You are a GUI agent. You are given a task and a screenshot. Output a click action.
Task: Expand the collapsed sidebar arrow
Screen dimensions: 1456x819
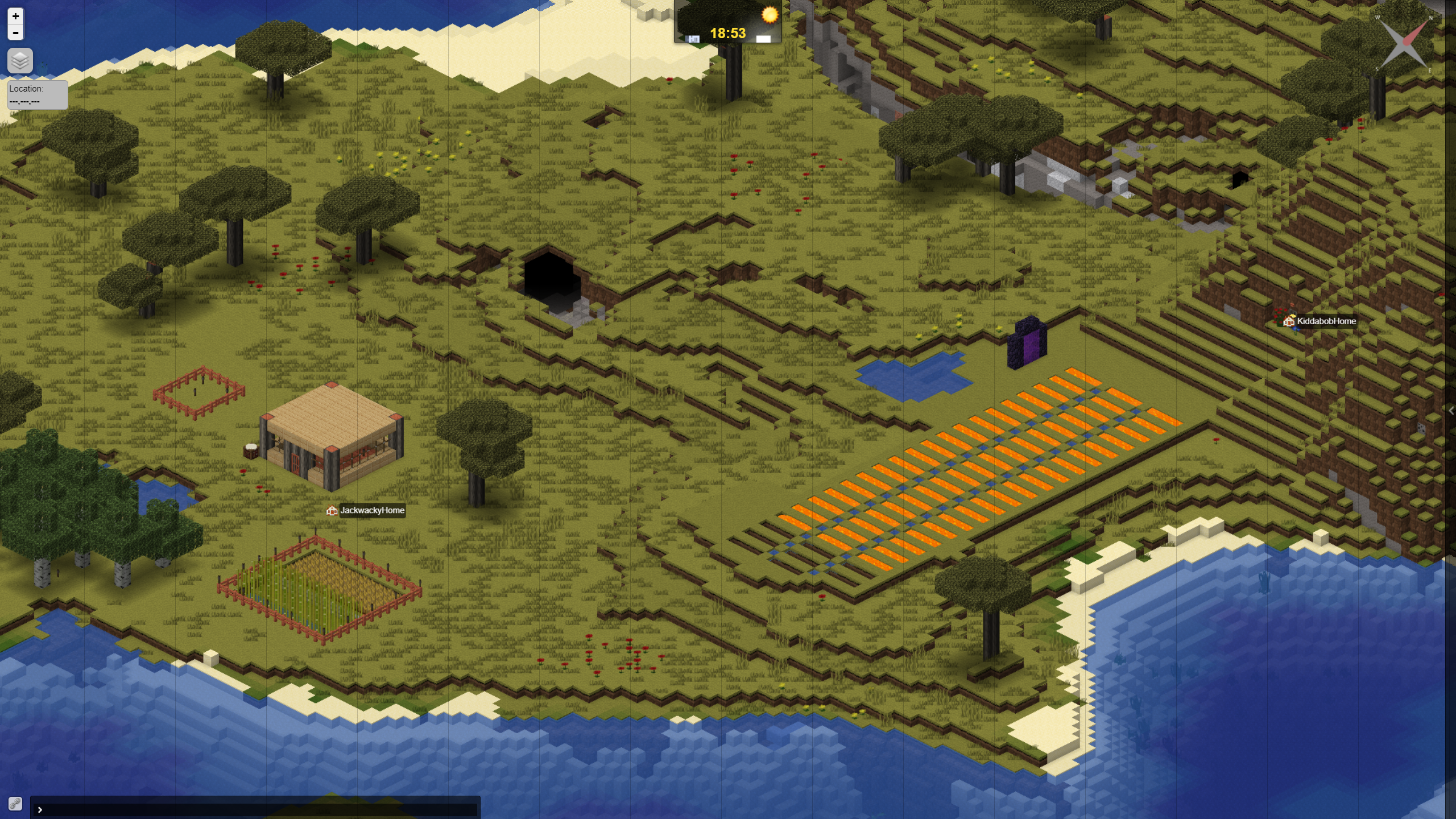pos(1451,411)
